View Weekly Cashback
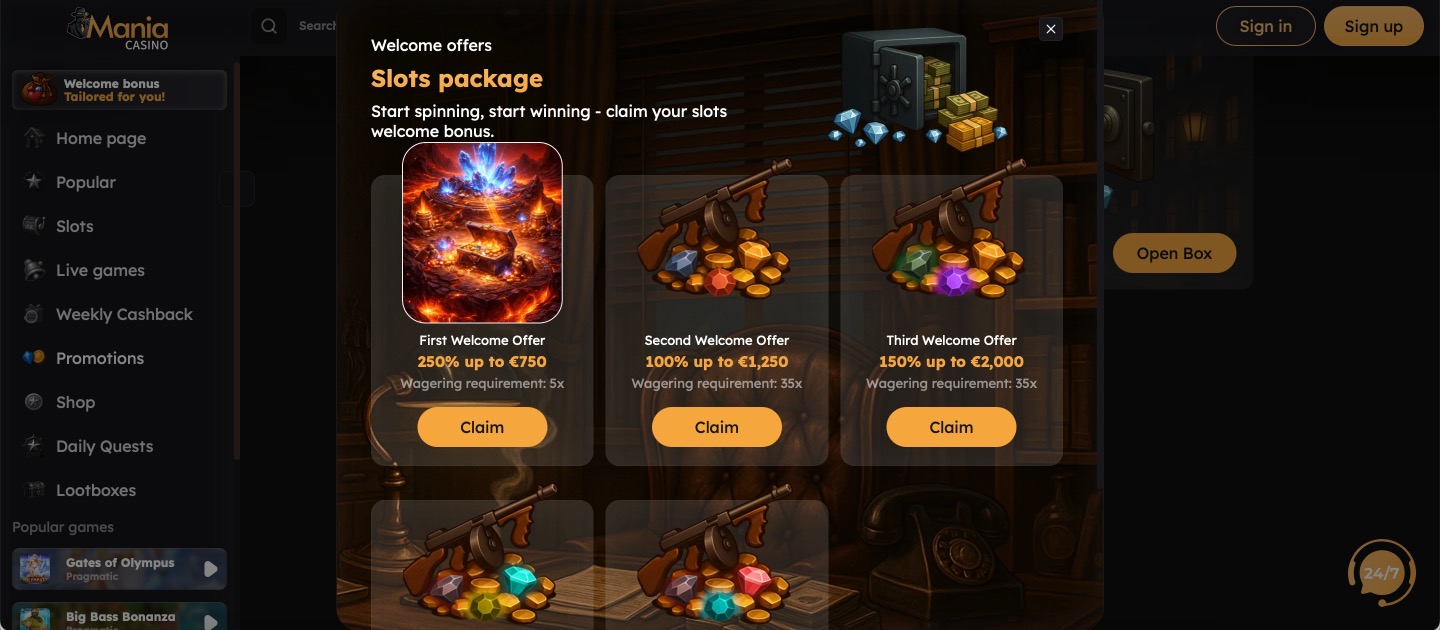The height and width of the screenshot is (630, 1440). pos(124,315)
